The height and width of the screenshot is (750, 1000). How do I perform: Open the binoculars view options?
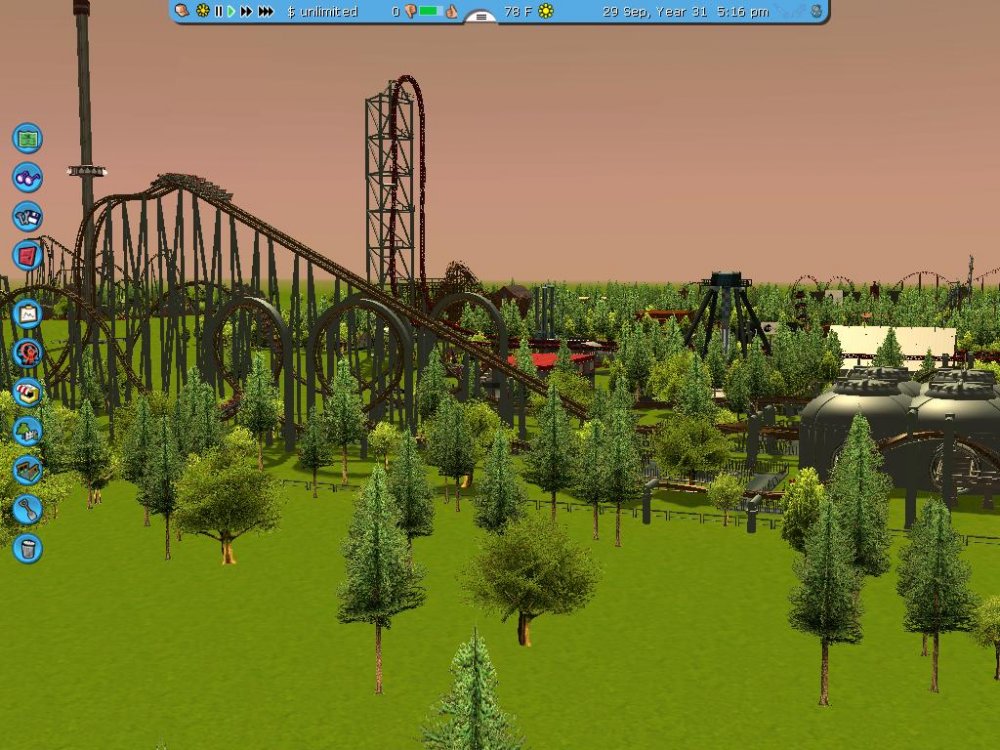[x=27, y=177]
